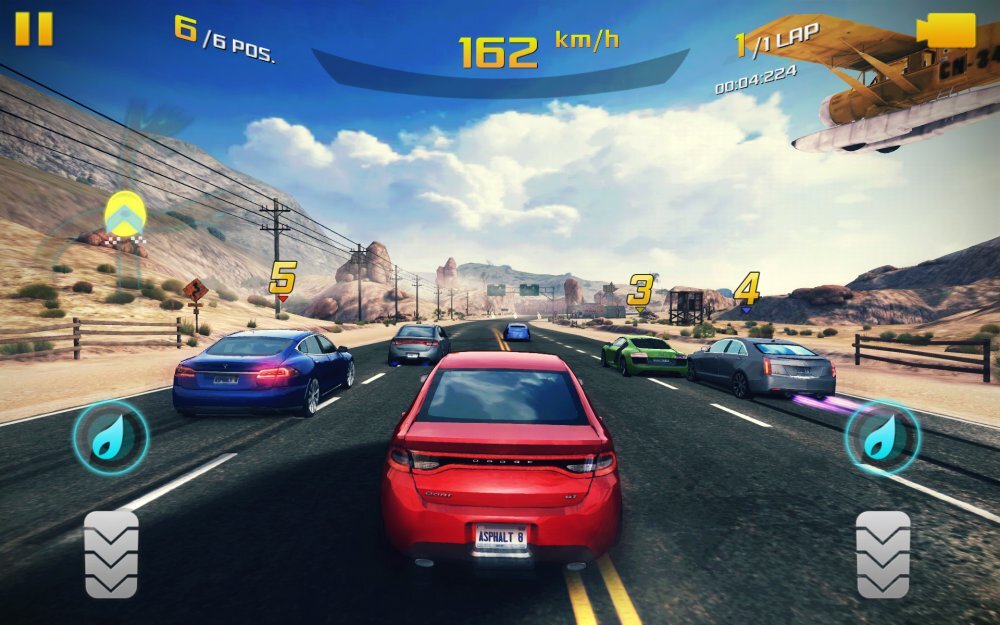Tap the left brake chevron pedal
The height and width of the screenshot is (625, 1000).
[111, 554]
